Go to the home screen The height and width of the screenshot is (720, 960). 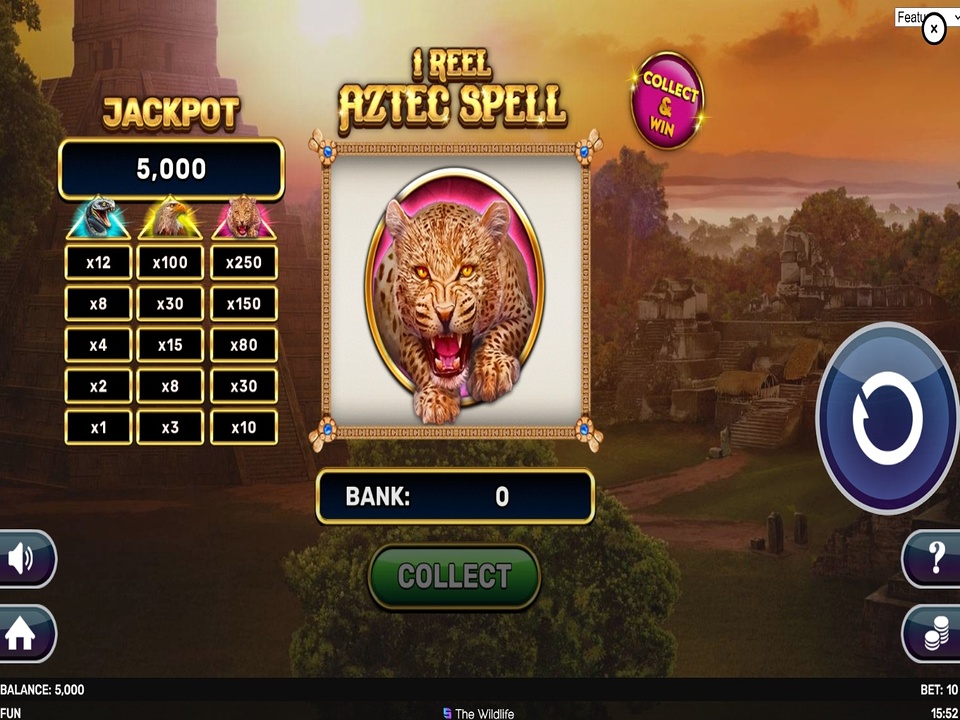click(x=22, y=634)
